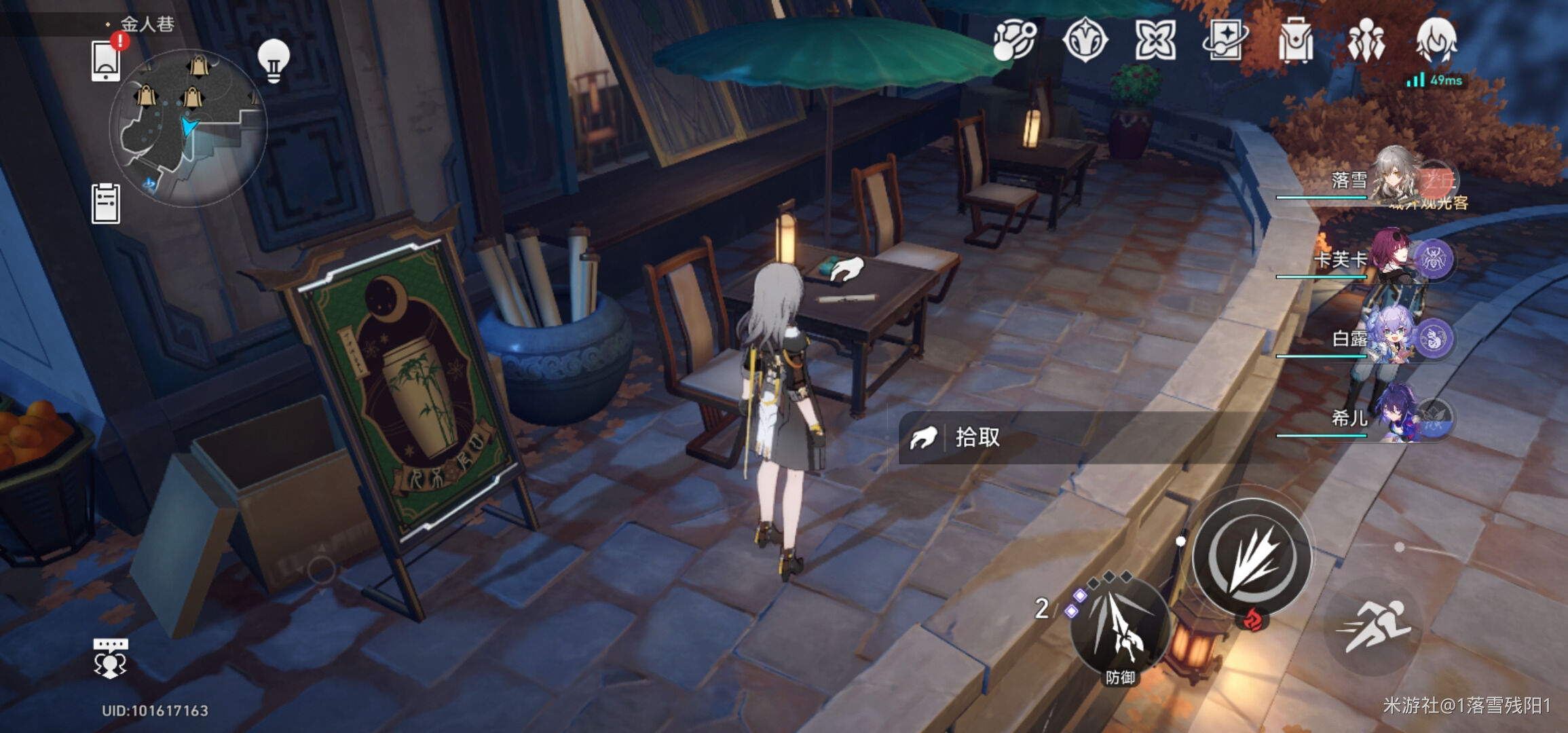1568x733 pixels.
Task: Open the mission clipboard tracker
Action: click(106, 203)
